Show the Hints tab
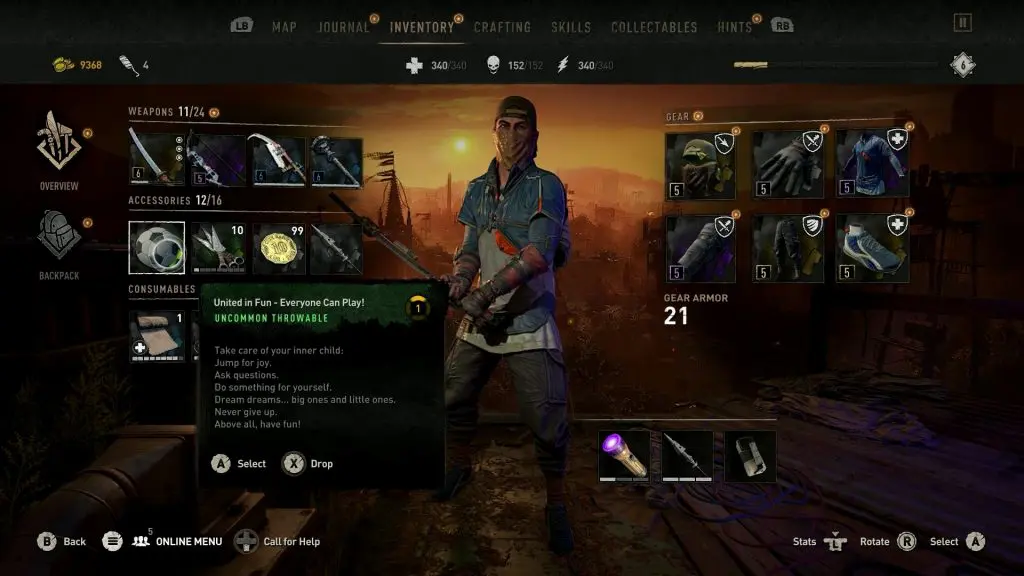The width and height of the screenshot is (1024, 576). pyautogui.click(x=734, y=27)
